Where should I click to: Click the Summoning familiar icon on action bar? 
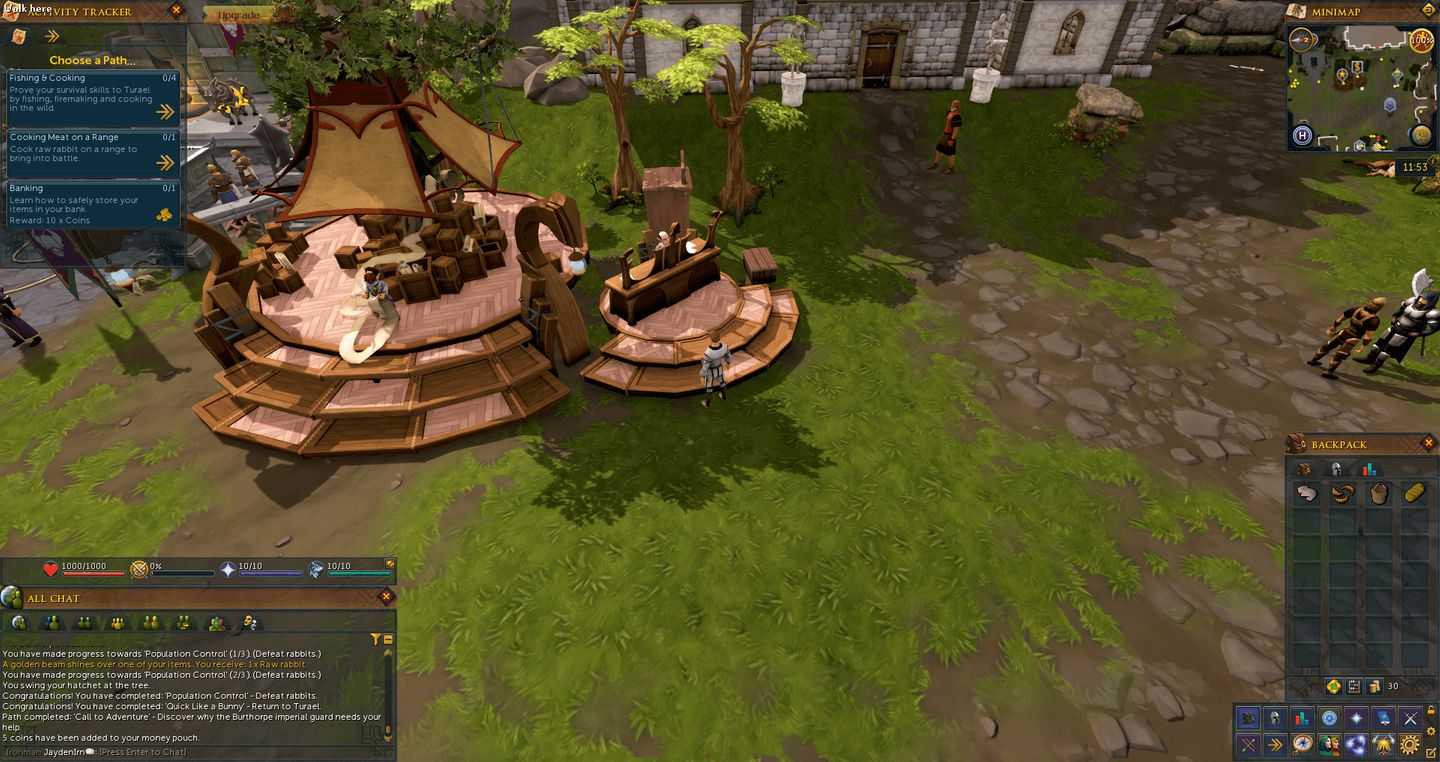coord(1384,744)
